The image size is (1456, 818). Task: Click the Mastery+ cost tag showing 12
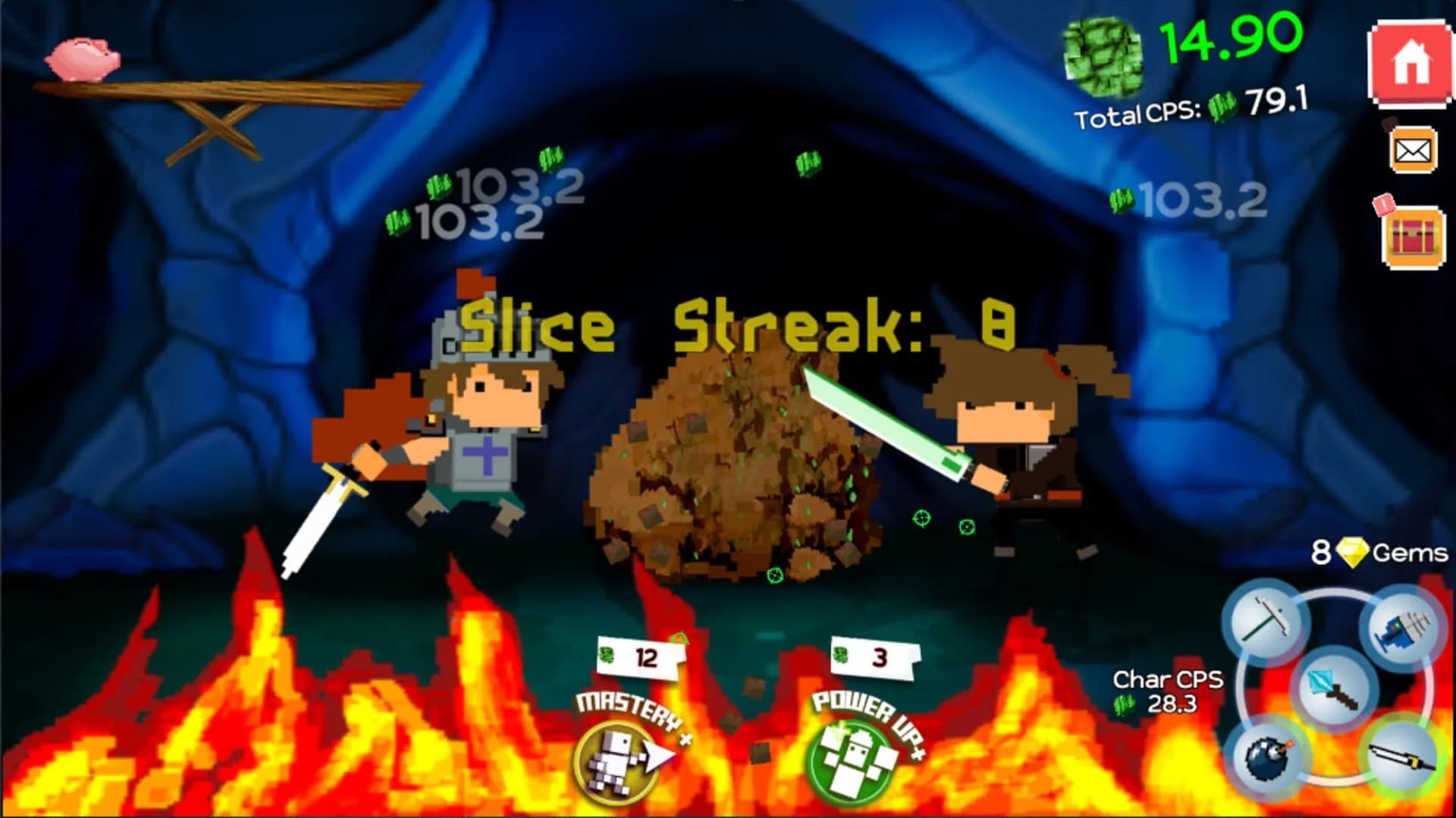point(639,658)
